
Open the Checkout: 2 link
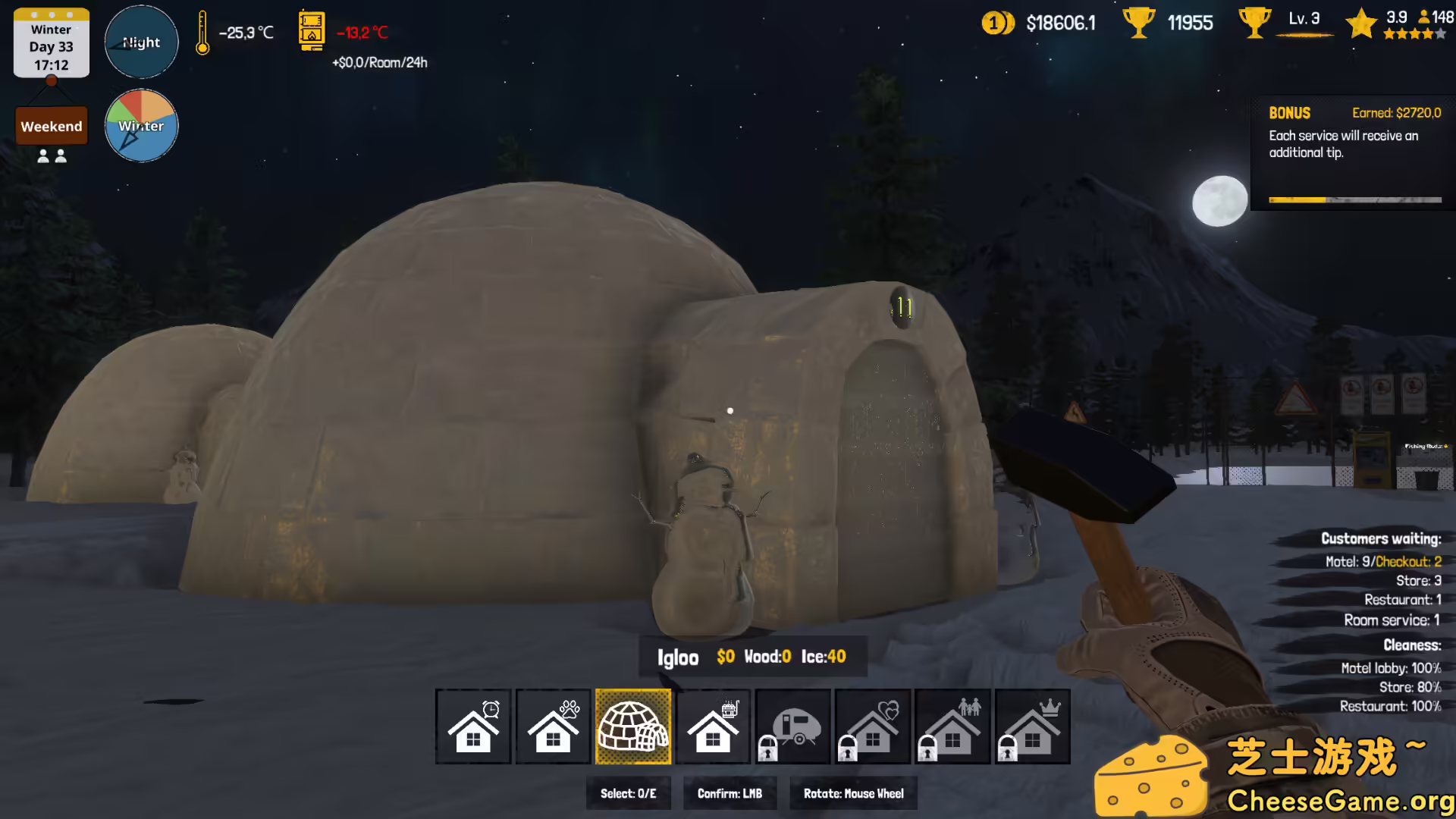coord(1409,561)
